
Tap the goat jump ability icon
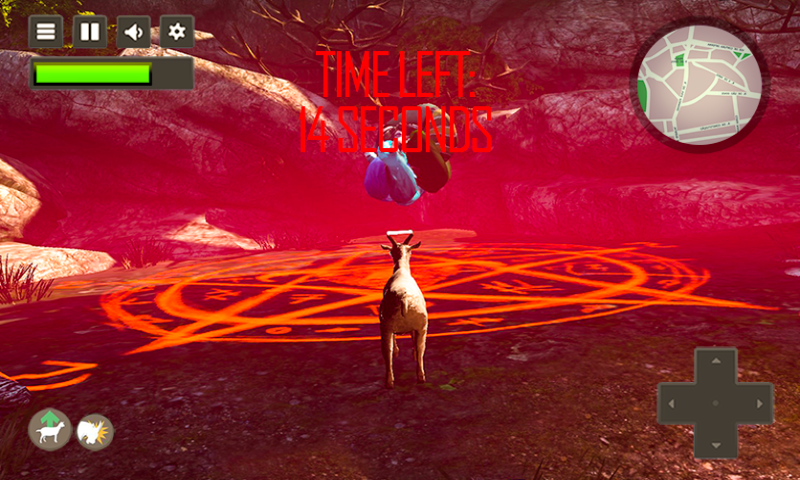pos(50,430)
